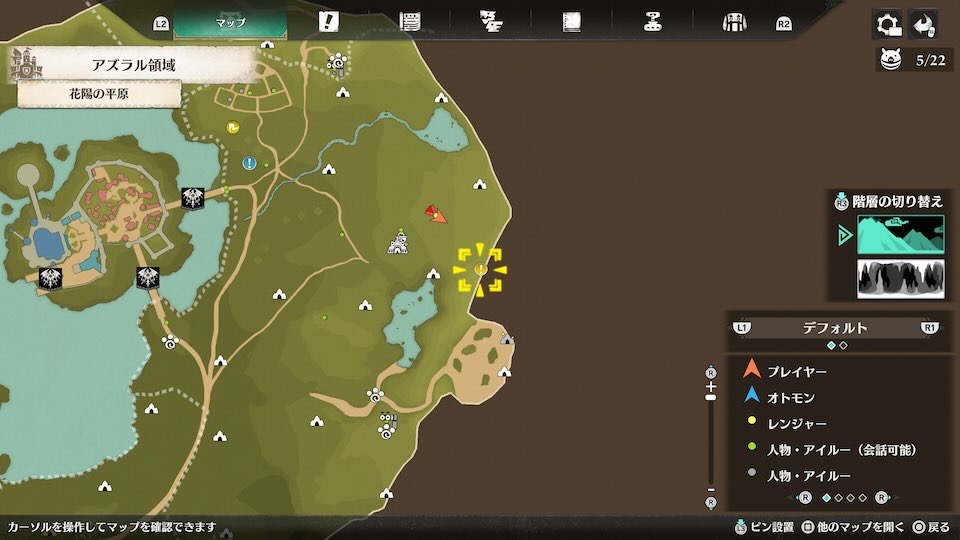Click 人物・アイルー（会話可能）legend entry

pos(840,449)
